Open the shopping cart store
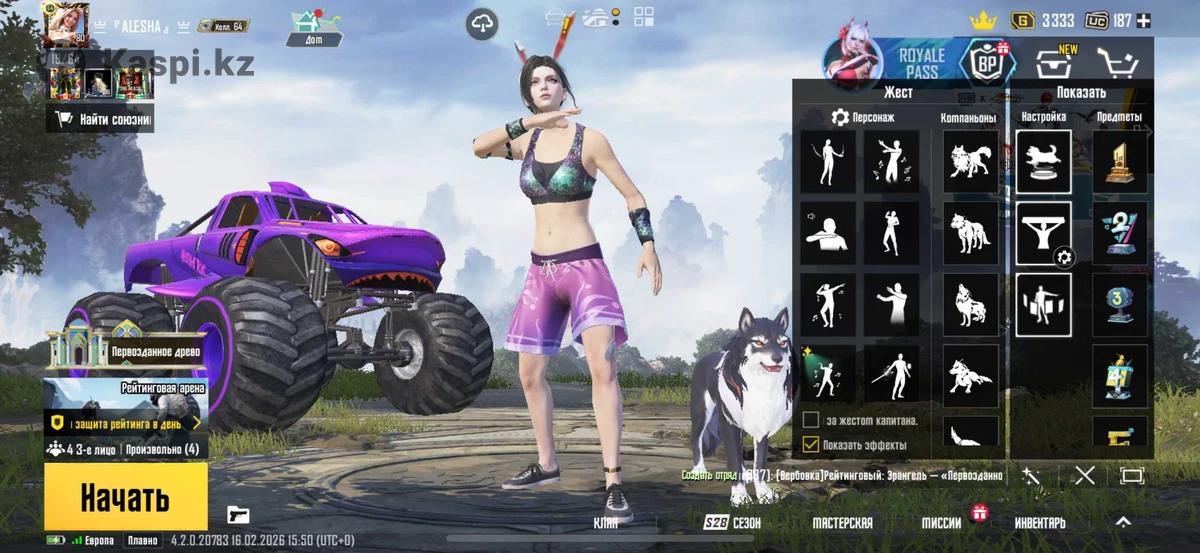Screen dimensions: 1200x553 (1118, 62)
